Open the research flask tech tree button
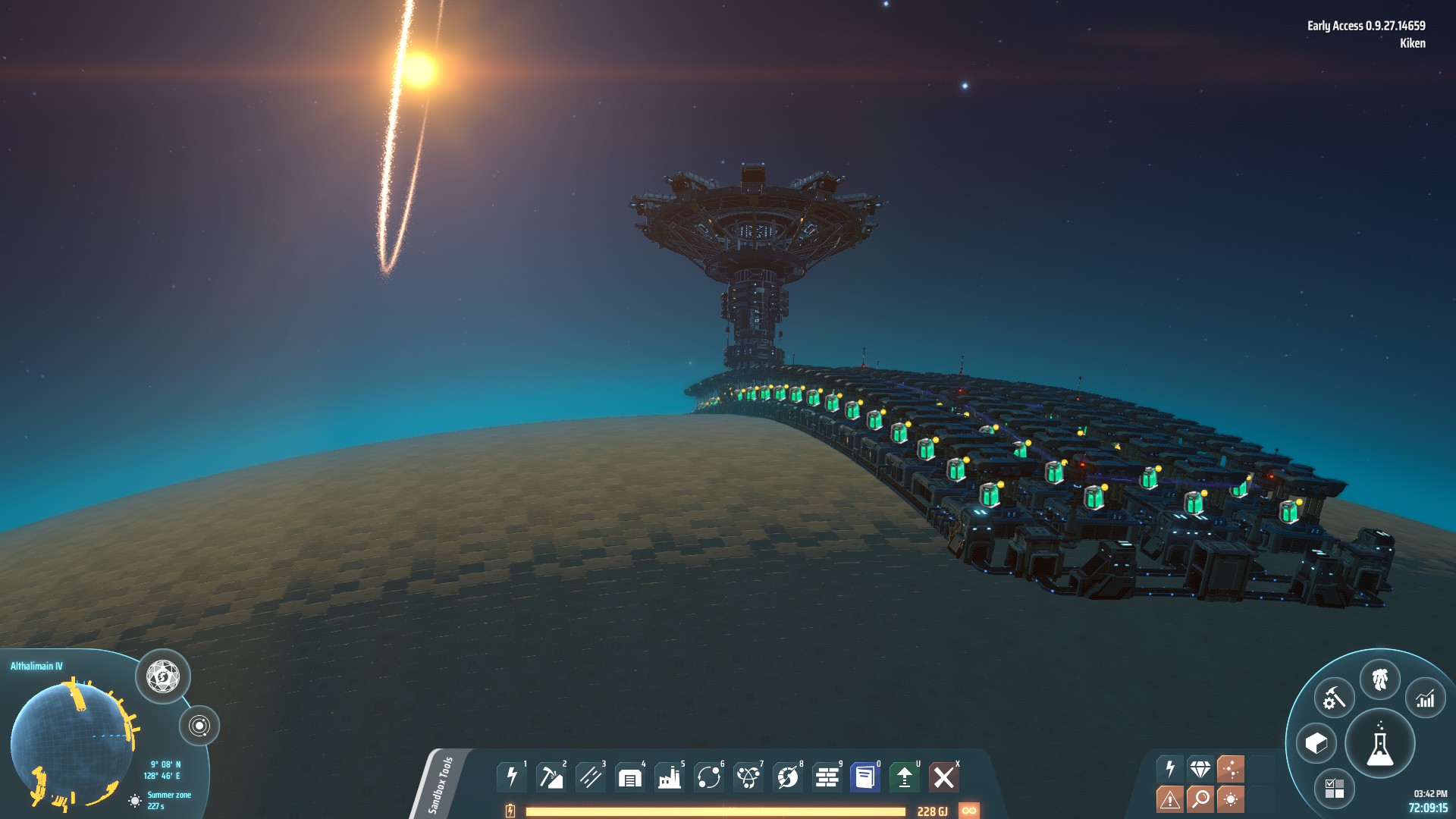Screen dimensions: 1456x819 click(1379, 744)
